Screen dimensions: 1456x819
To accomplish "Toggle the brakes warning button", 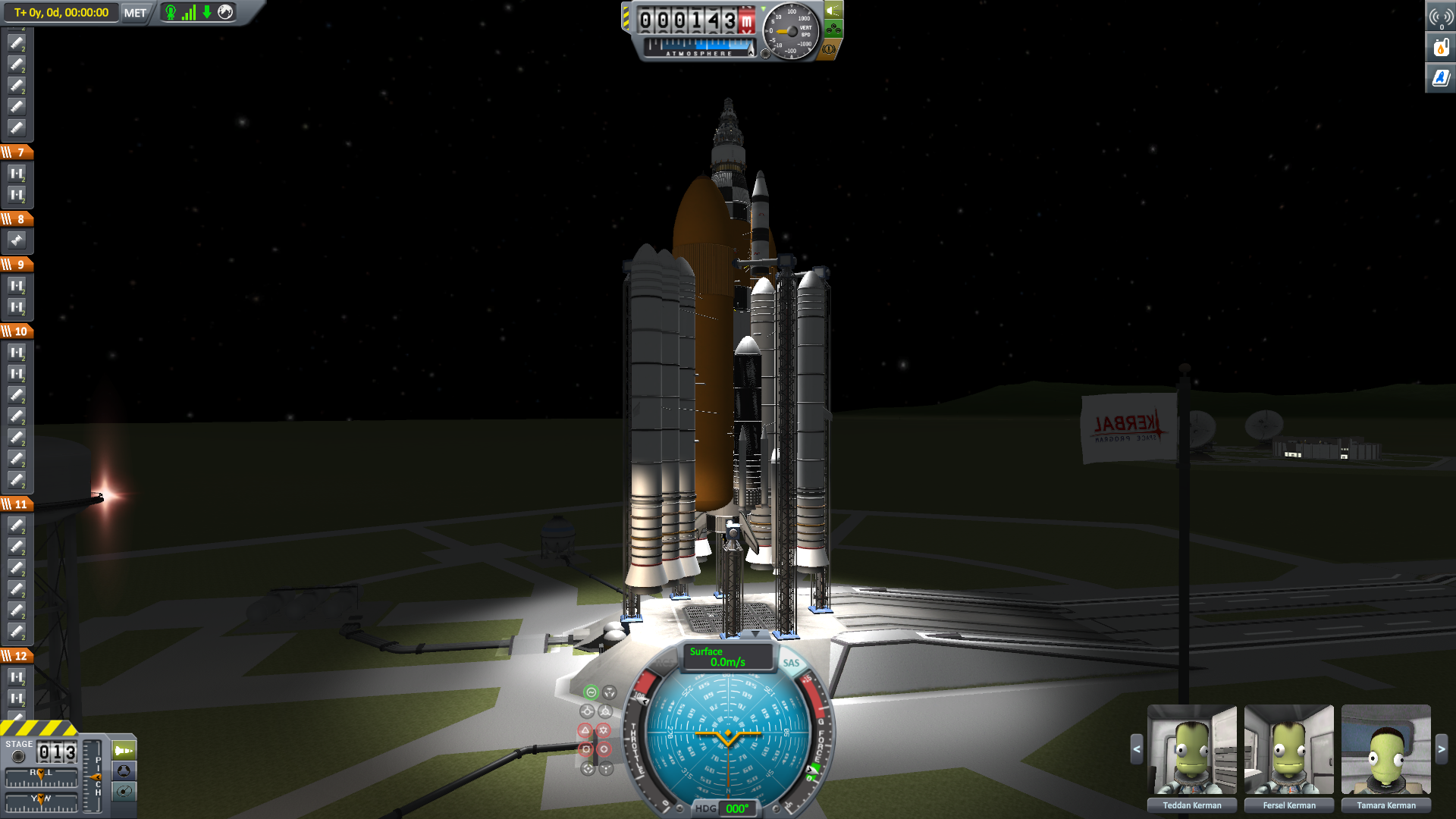I will (829, 49).
